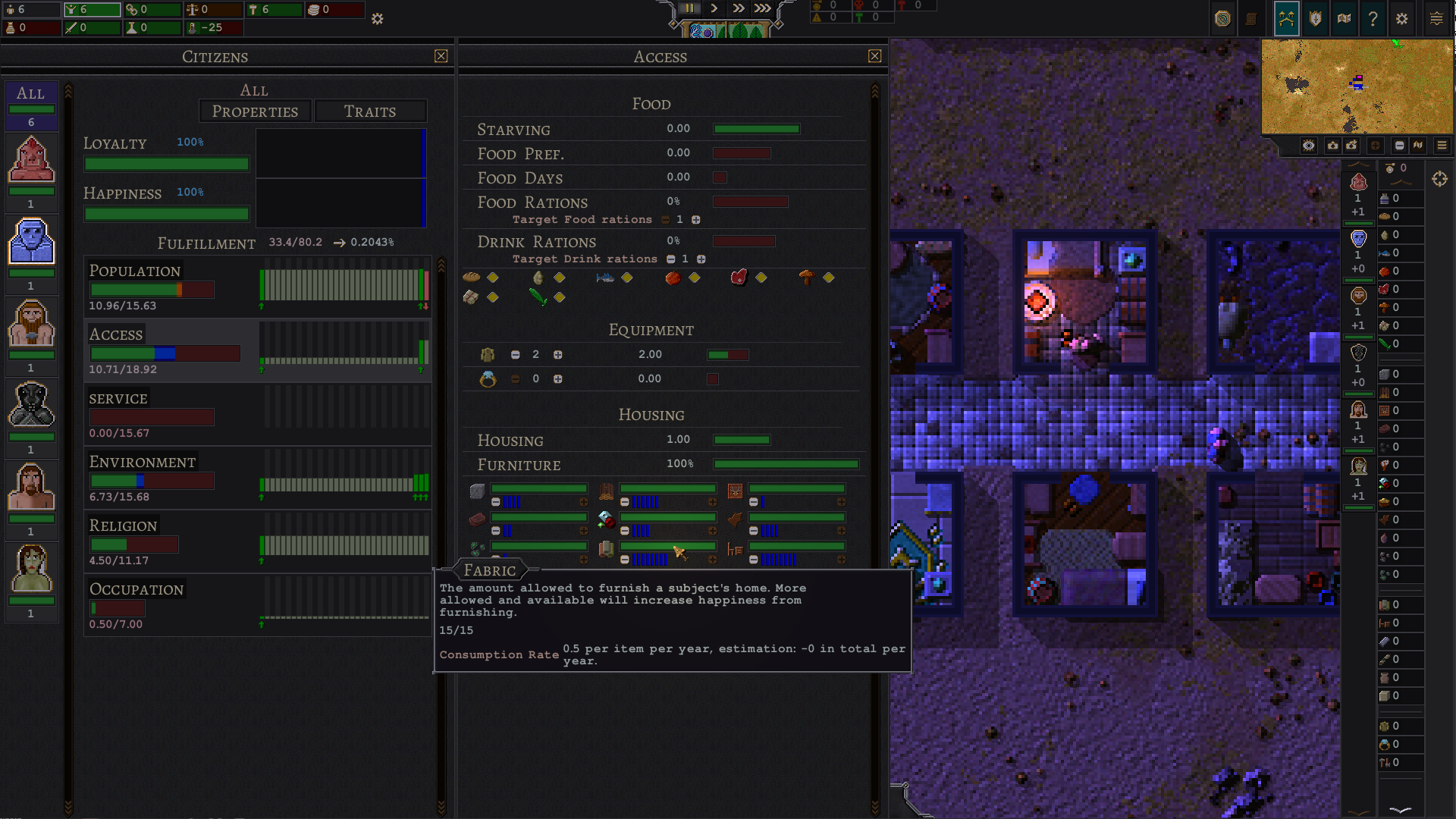Select the blue-skinned race portrait
This screenshot has height=819, width=1456.
(x=31, y=242)
